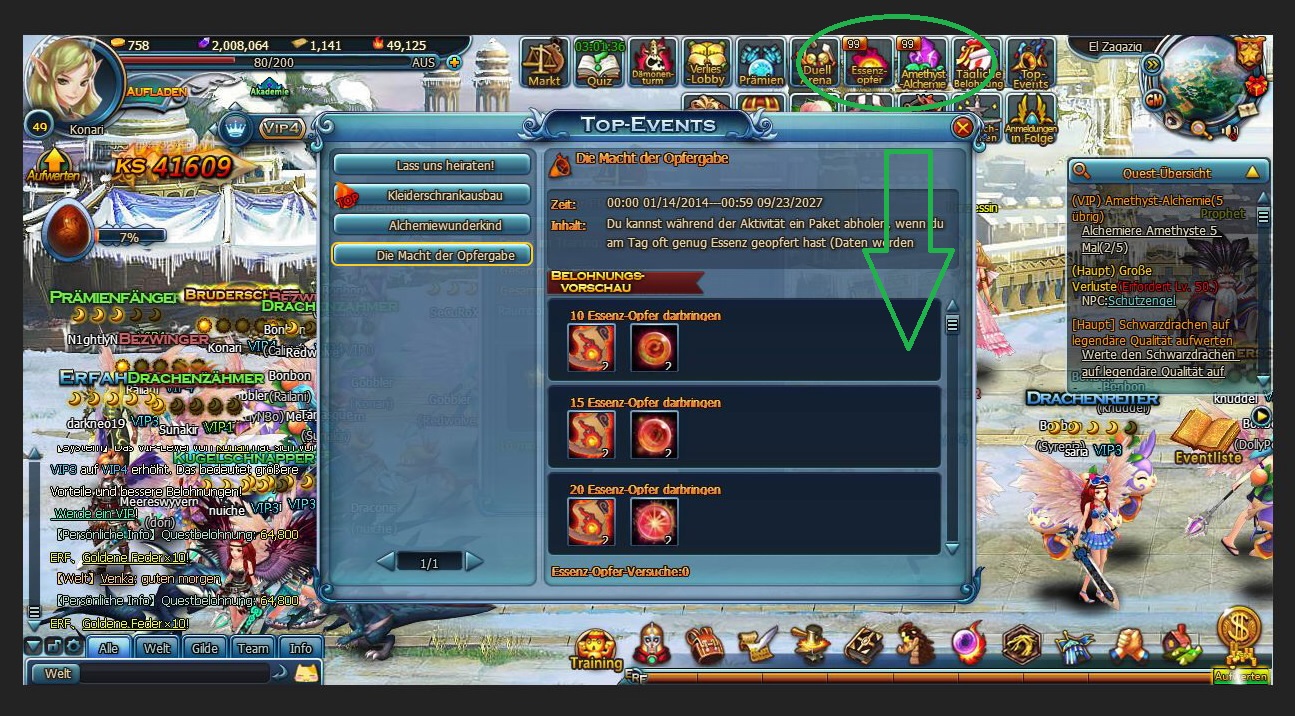Switch chat to the Gilde tab
The image size is (1295, 716).
click(205, 648)
